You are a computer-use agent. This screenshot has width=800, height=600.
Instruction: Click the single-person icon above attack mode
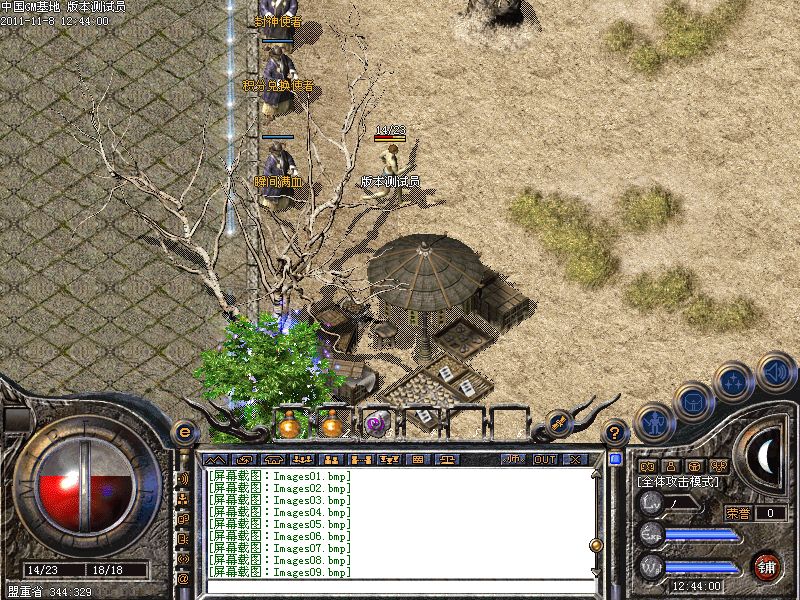tap(671, 466)
